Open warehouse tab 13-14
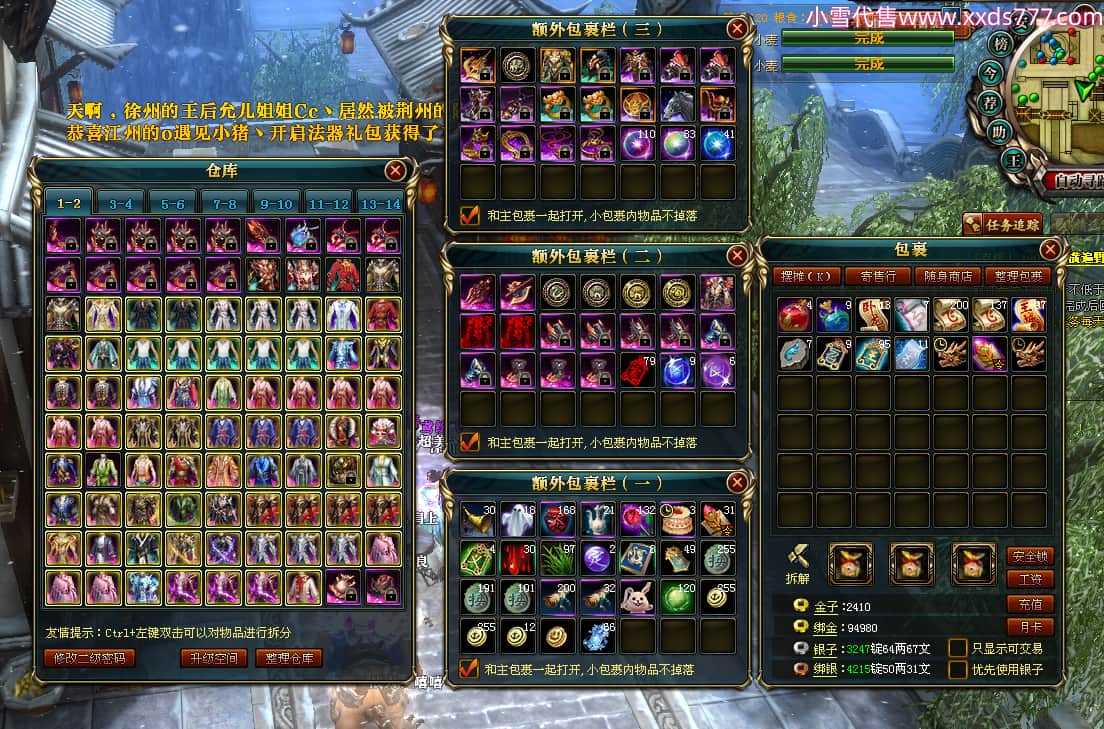Viewport: 1104px width, 729px height. (380, 203)
